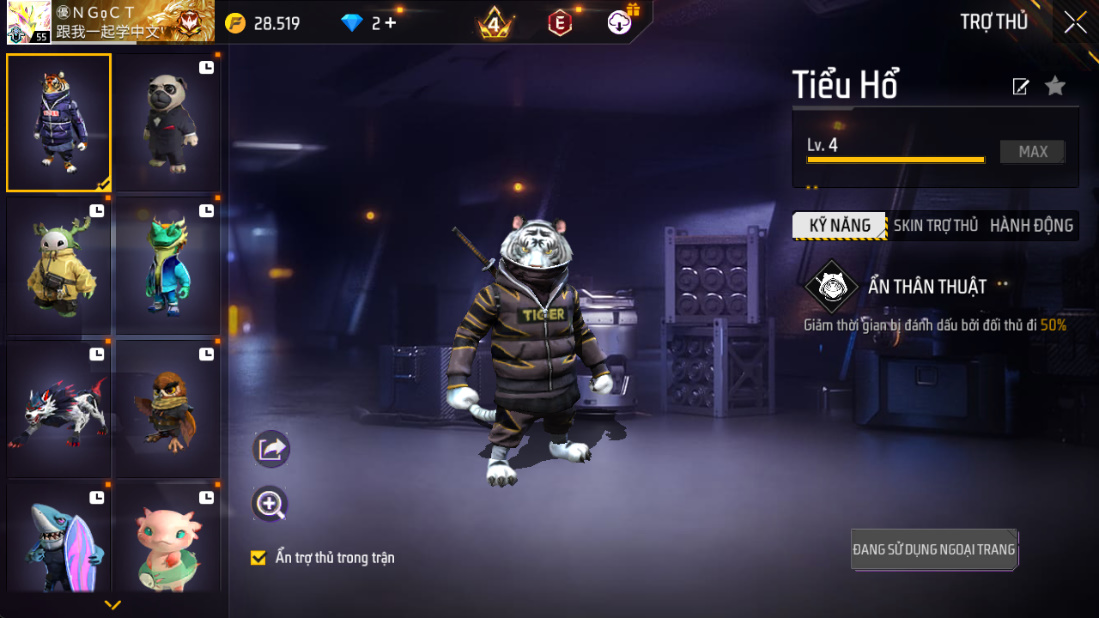Open the SKIN TRỢ THỦ tab

click(x=935, y=225)
